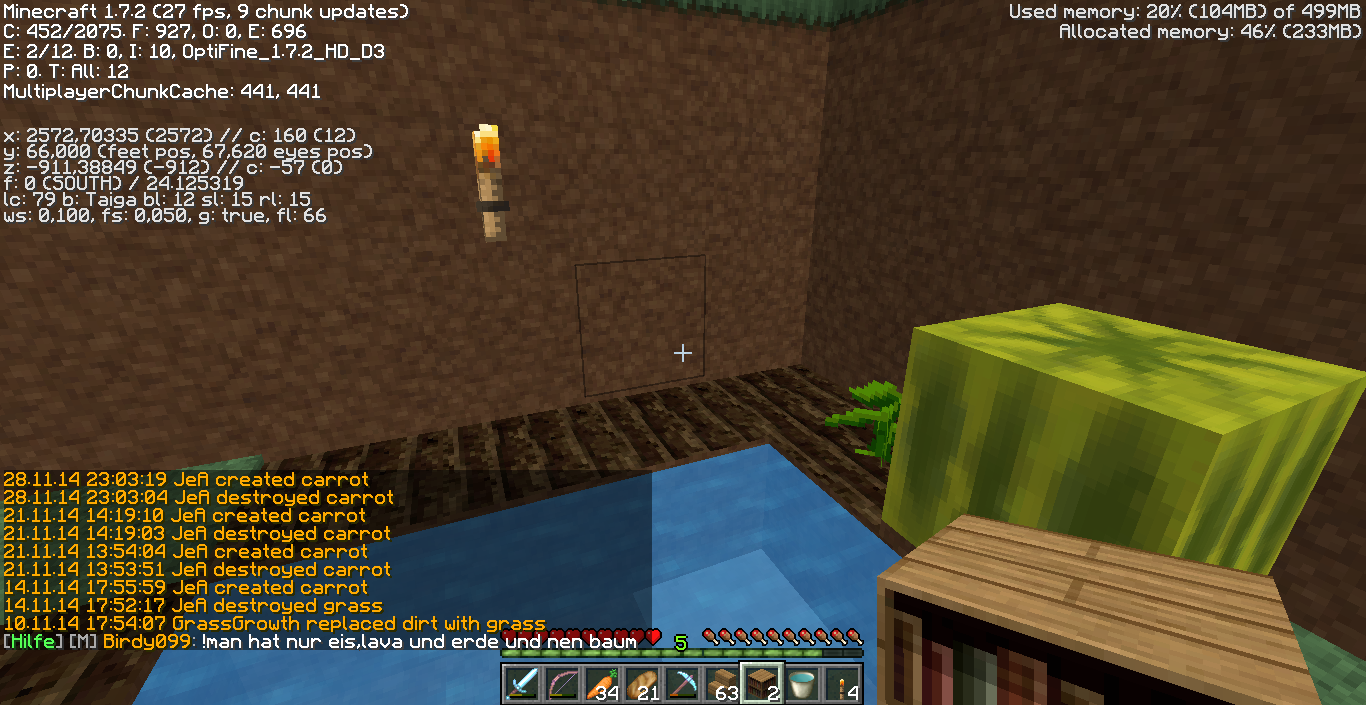This screenshot has width=1366, height=705.
Task: Select the wooden planks stack of 63
Action: click(x=723, y=684)
